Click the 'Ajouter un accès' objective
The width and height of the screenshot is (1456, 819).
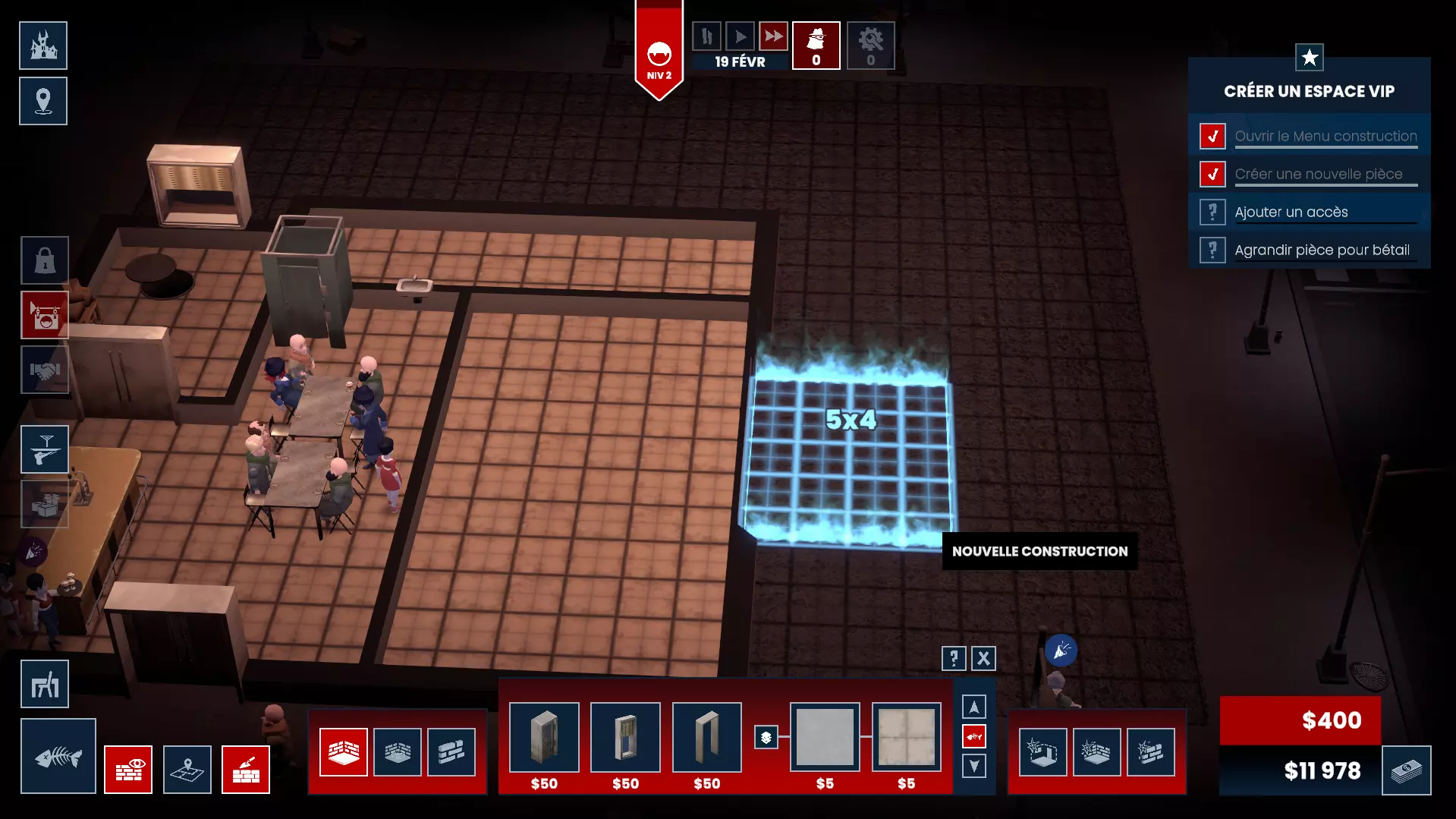(1291, 213)
